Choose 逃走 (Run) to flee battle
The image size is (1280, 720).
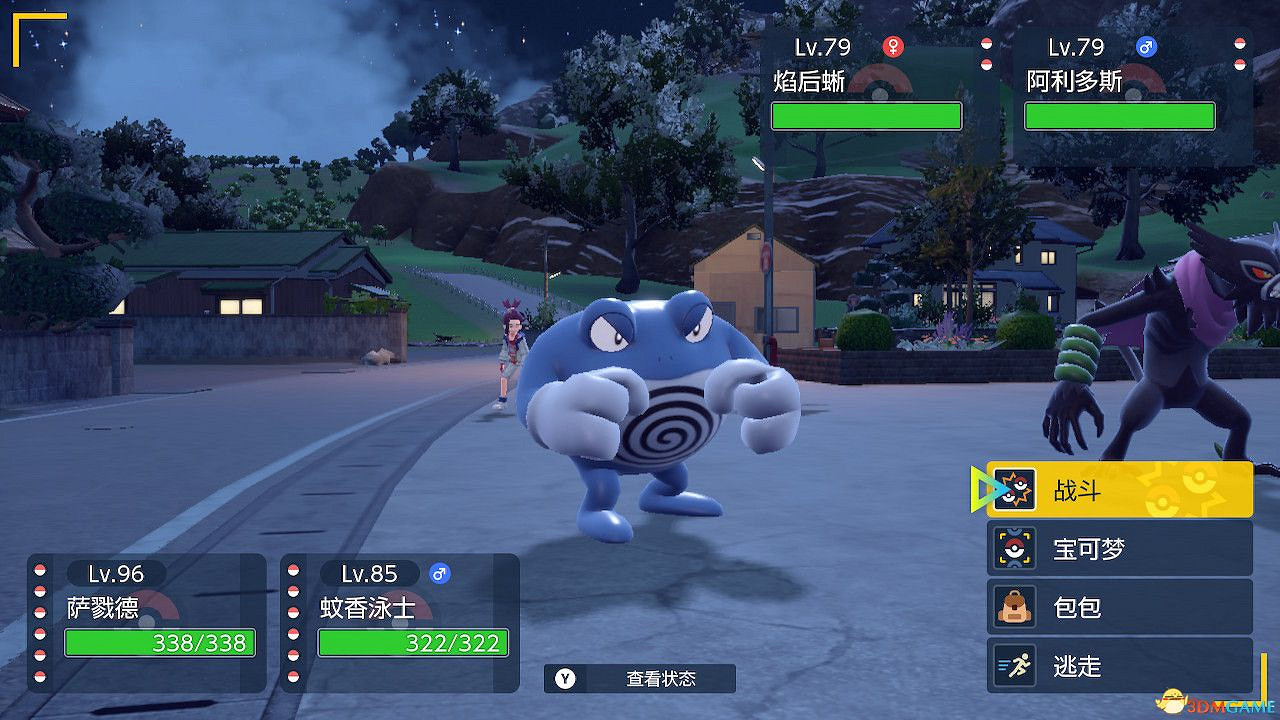click(1119, 665)
